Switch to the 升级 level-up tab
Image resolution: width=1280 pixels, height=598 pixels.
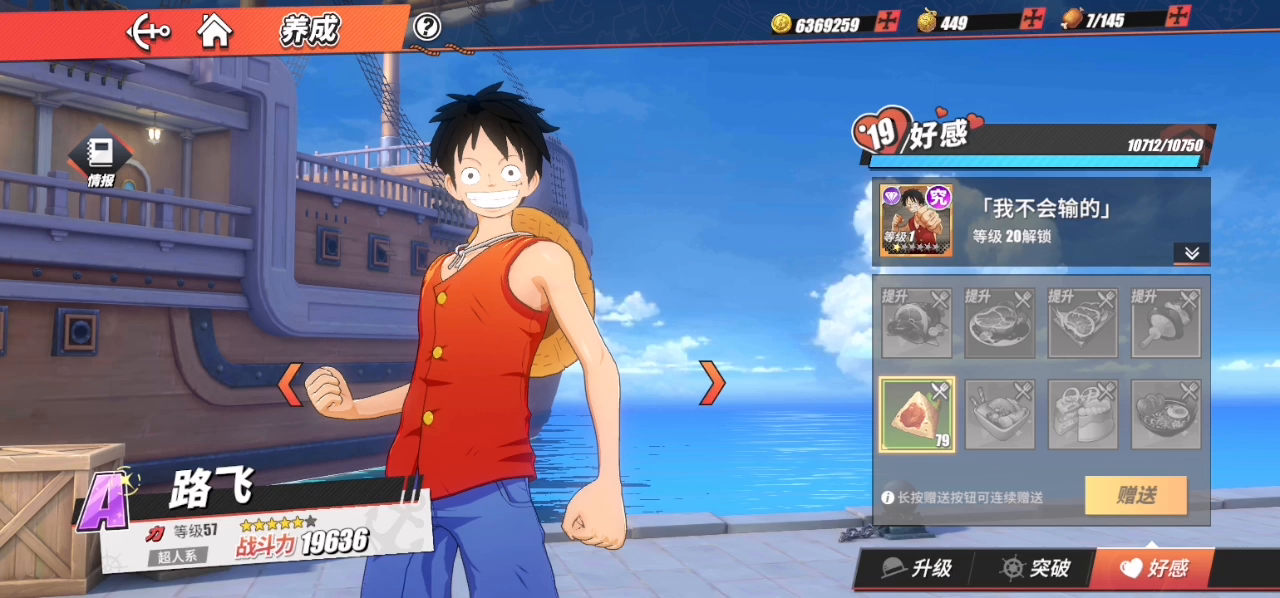917,569
